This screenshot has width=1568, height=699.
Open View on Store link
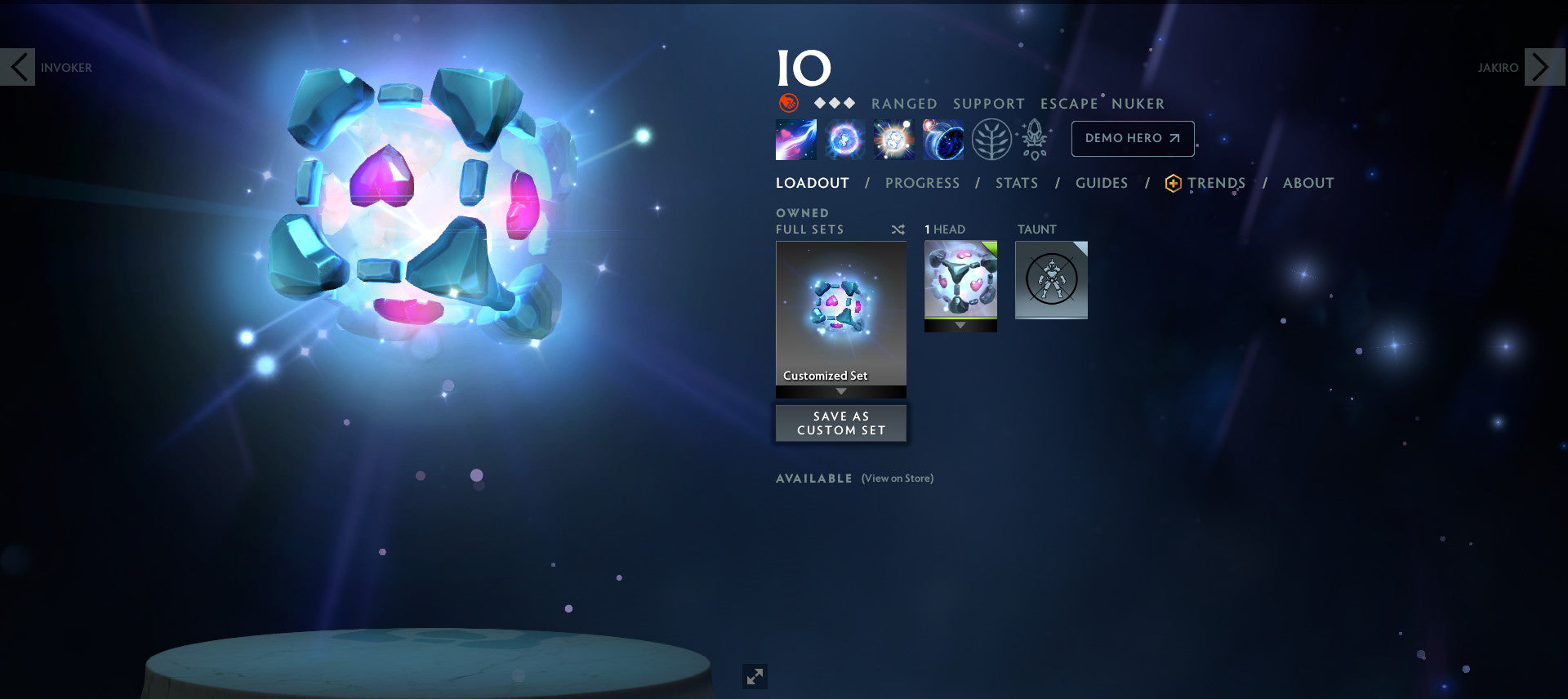tap(897, 479)
